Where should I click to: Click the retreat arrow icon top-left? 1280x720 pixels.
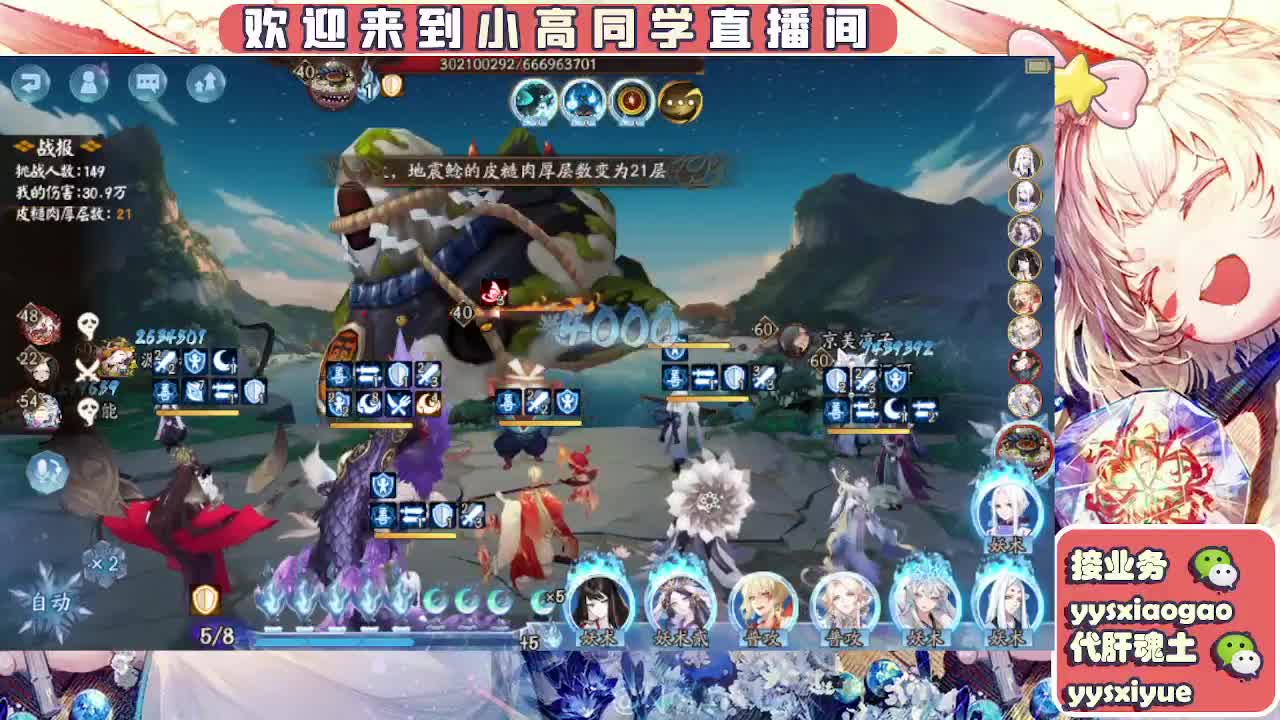(33, 84)
